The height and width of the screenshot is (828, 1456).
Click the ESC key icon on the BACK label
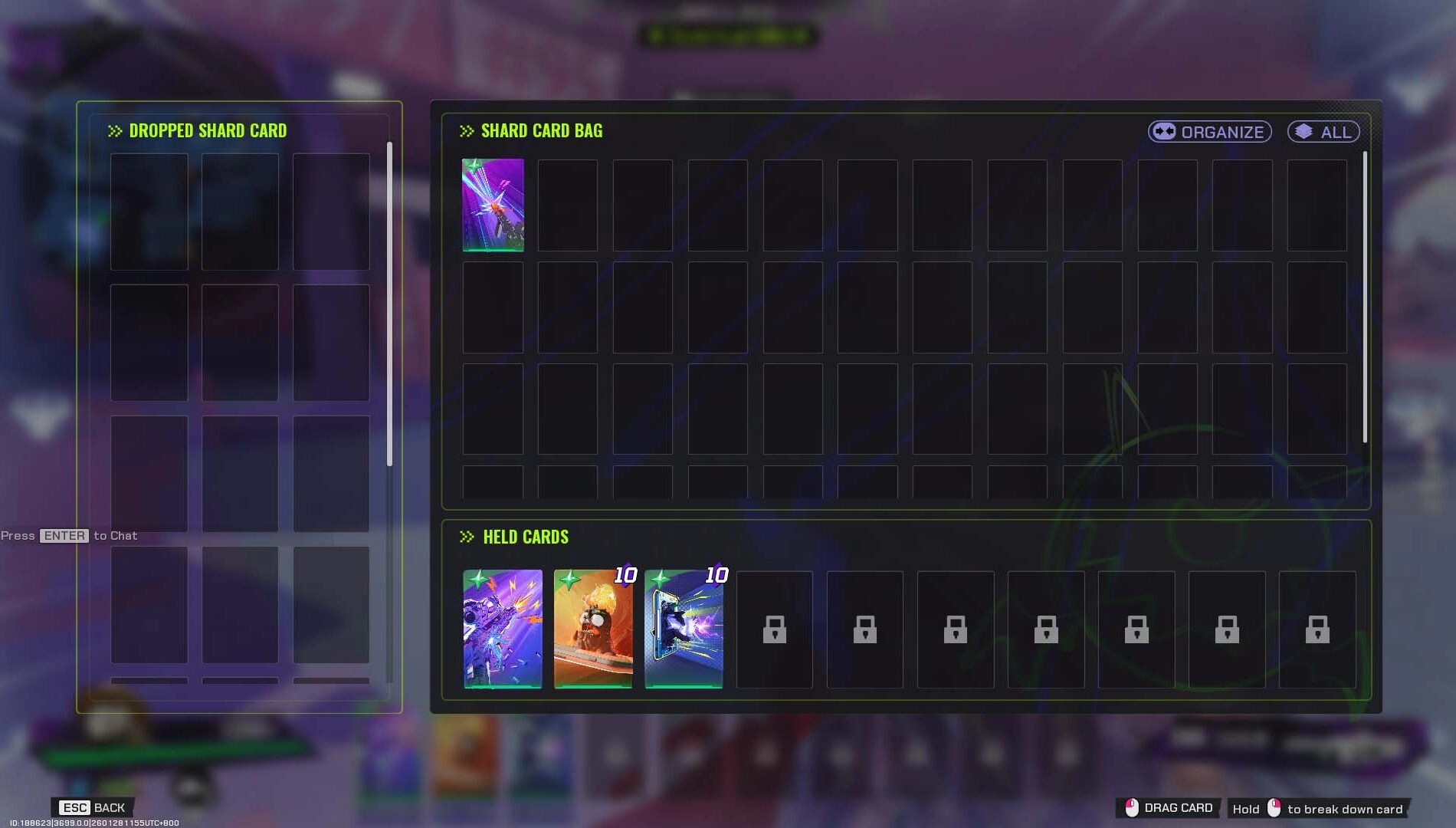74,807
